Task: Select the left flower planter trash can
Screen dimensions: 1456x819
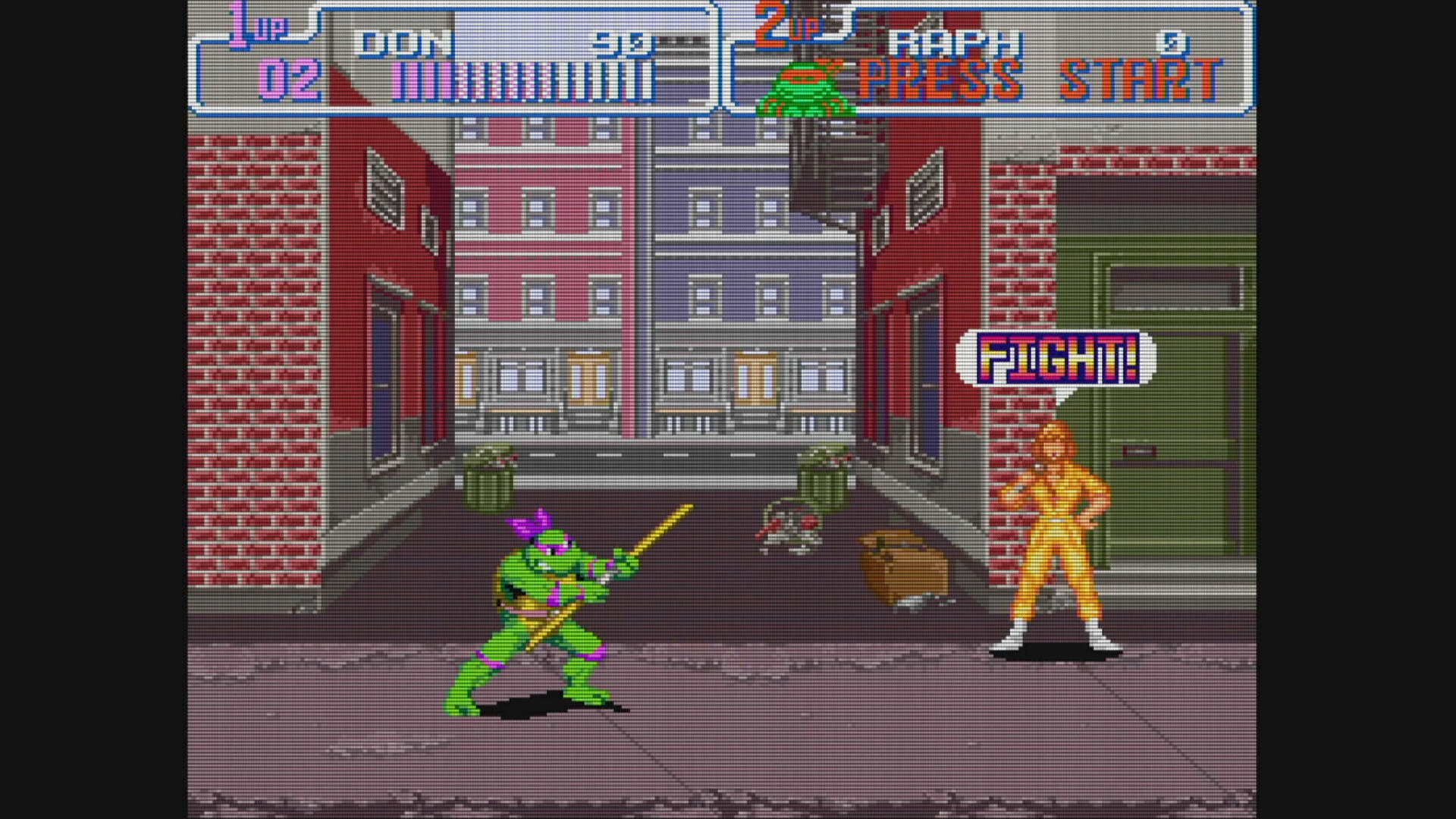Action: (x=489, y=478)
